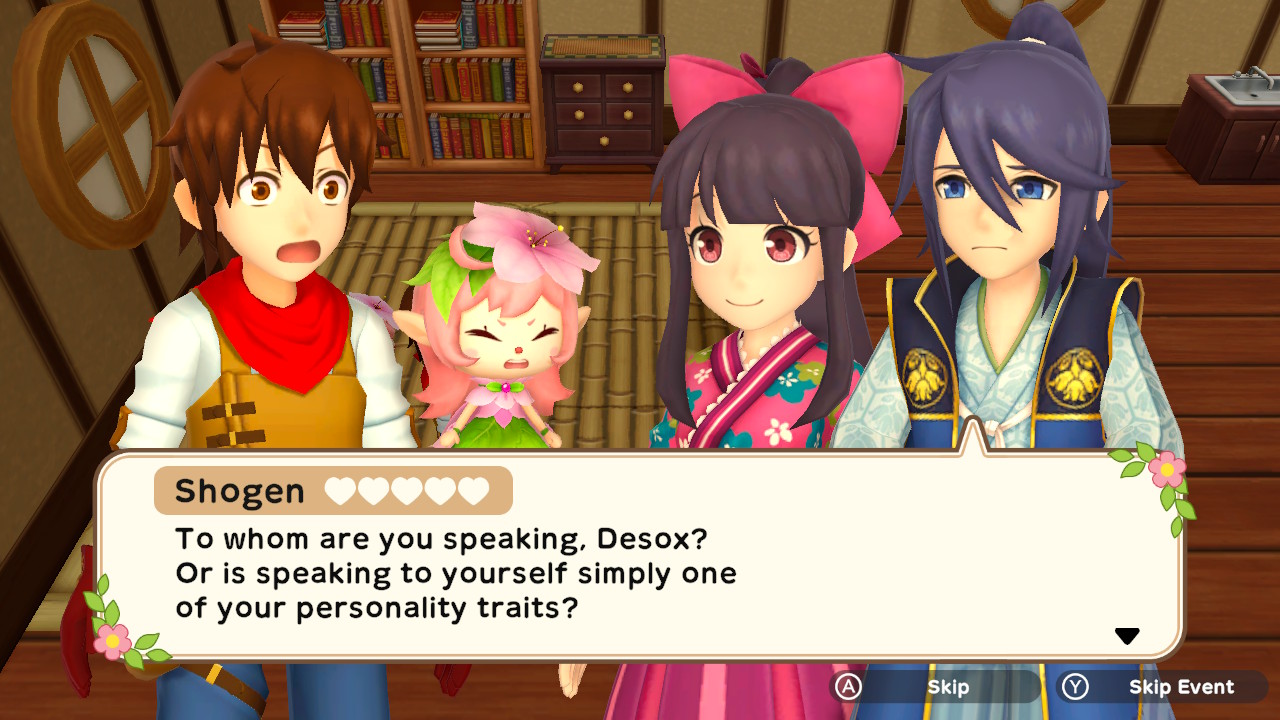The width and height of the screenshot is (1280, 720).
Task: Select the Shogen name tab on the dialogue box
Action: (x=237, y=491)
